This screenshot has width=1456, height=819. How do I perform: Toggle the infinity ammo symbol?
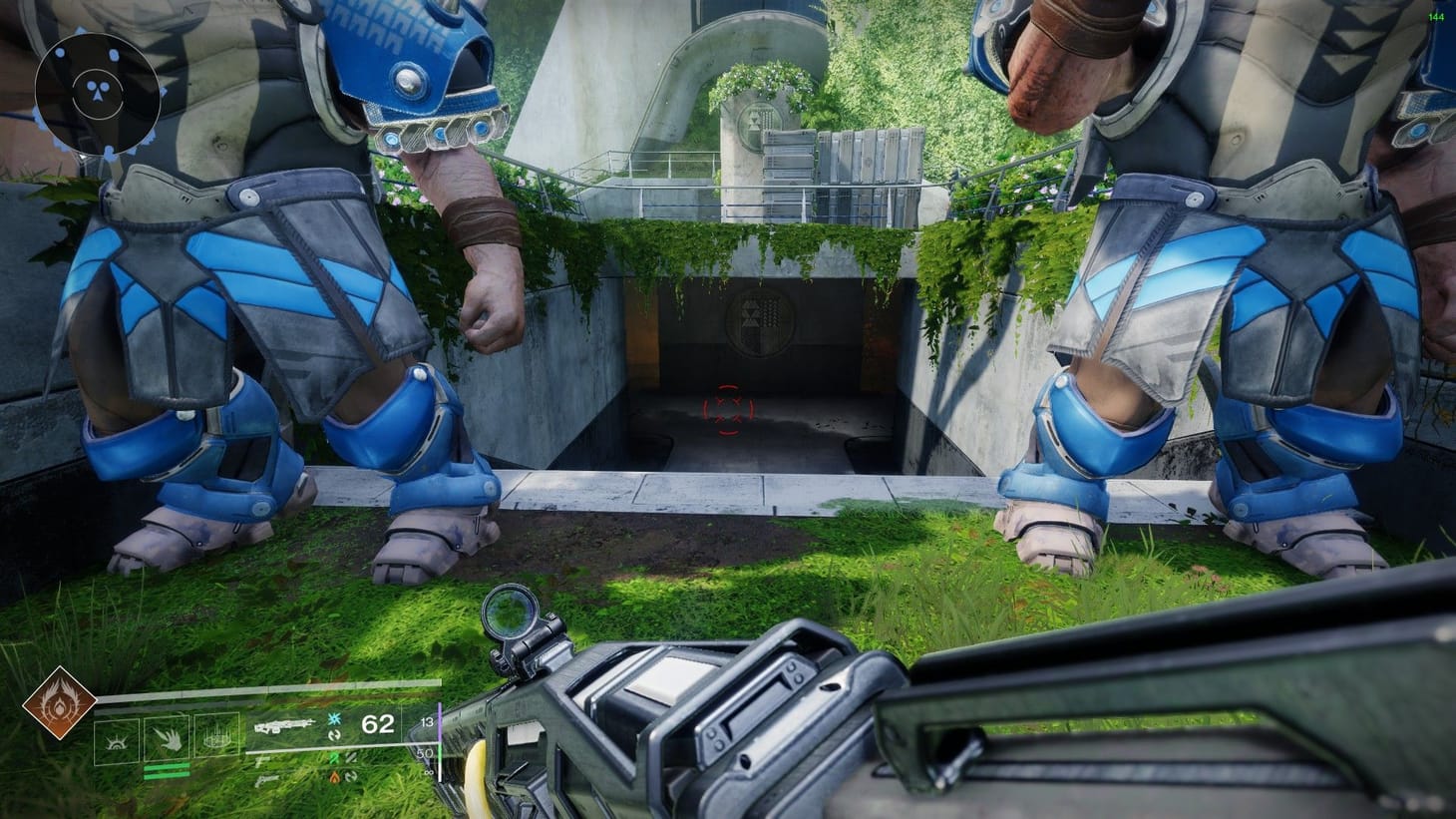click(428, 773)
